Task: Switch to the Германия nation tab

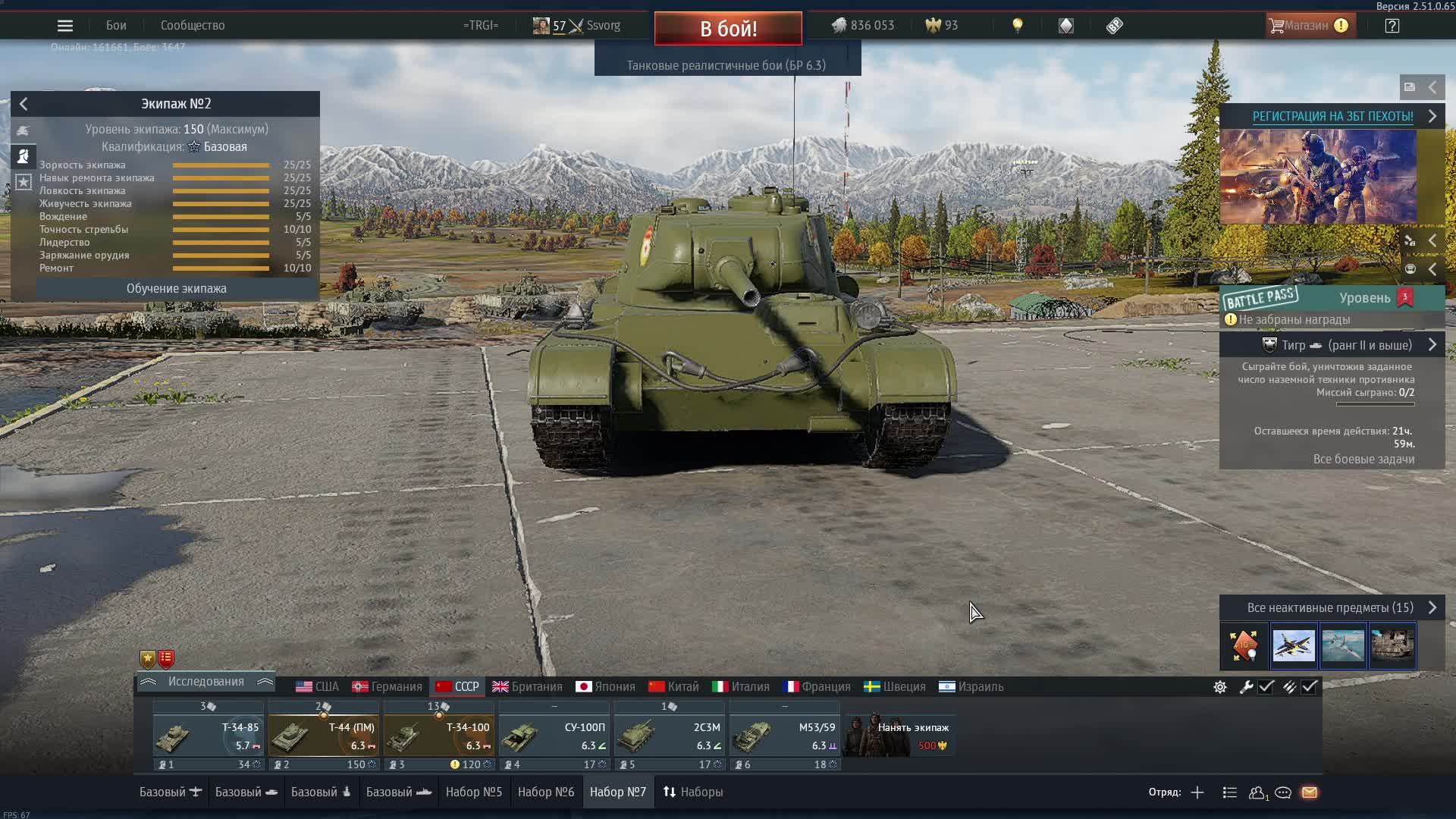Action: tap(387, 687)
